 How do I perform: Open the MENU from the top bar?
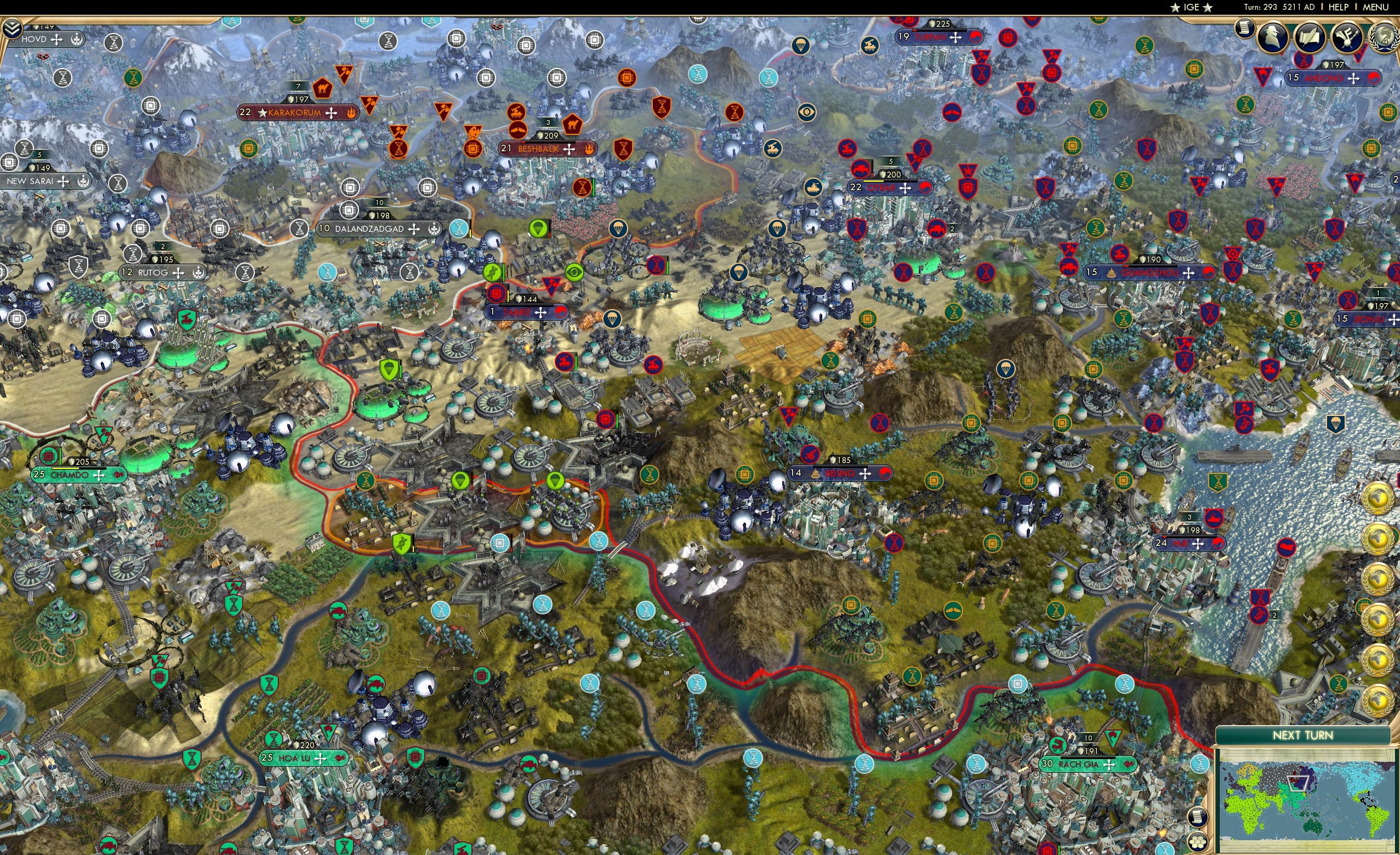point(1375,7)
